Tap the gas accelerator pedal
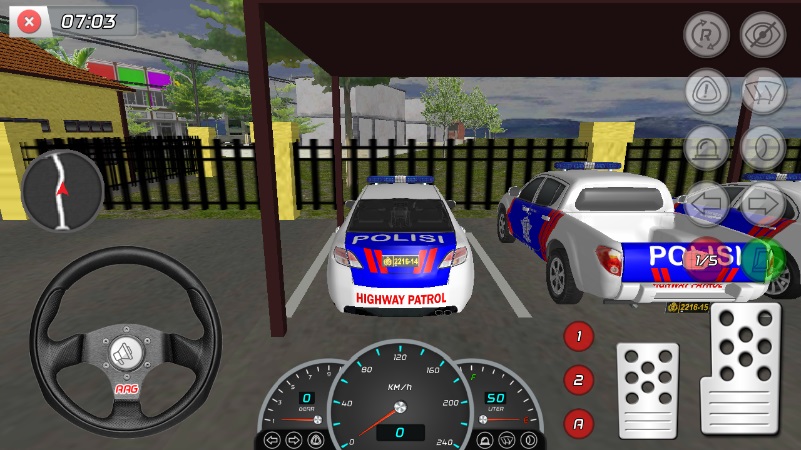The width and height of the screenshot is (801, 450). pos(740,367)
